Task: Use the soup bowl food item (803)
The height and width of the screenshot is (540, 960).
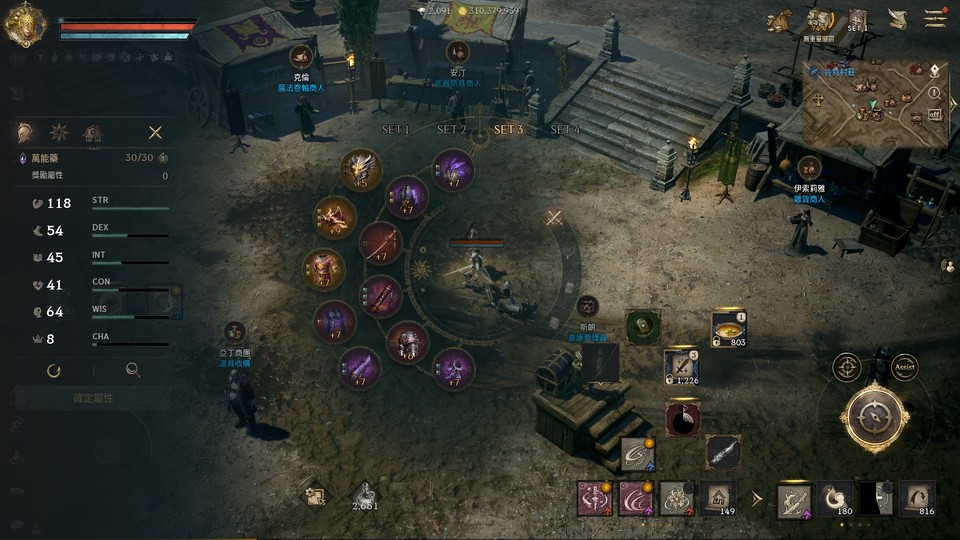Action: coord(728,328)
